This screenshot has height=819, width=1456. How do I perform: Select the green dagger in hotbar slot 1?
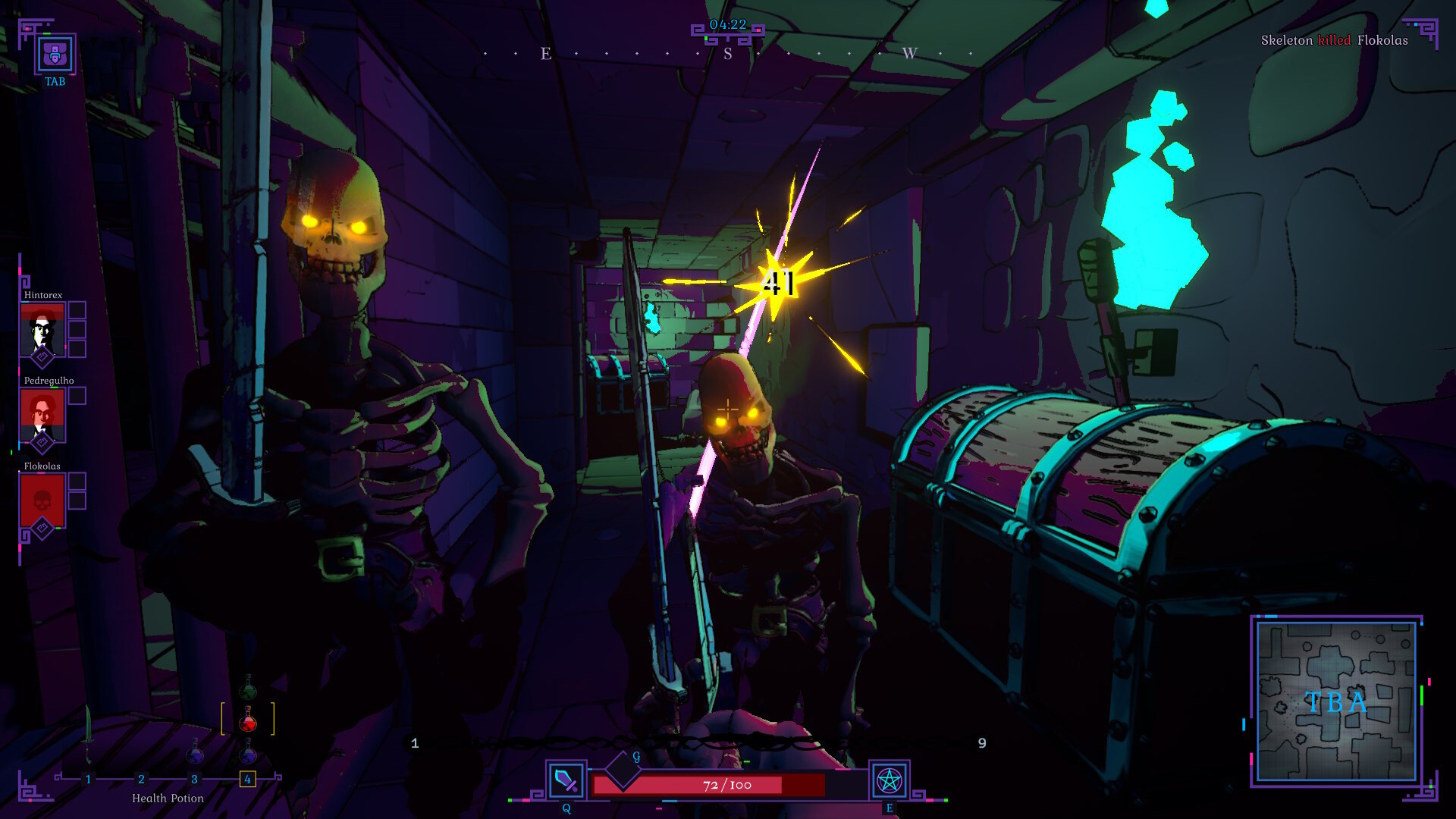coord(88,732)
